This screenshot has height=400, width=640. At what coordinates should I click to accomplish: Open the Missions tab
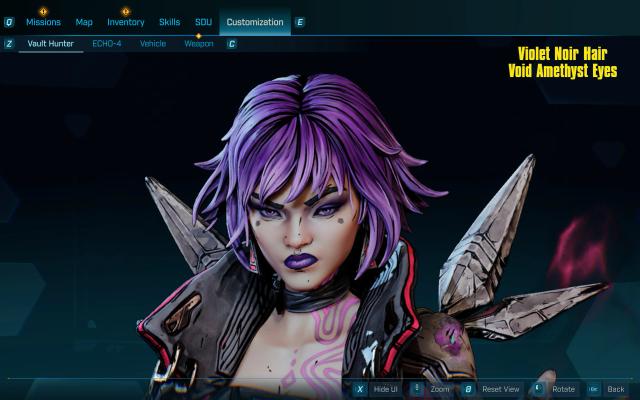point(43,22)
